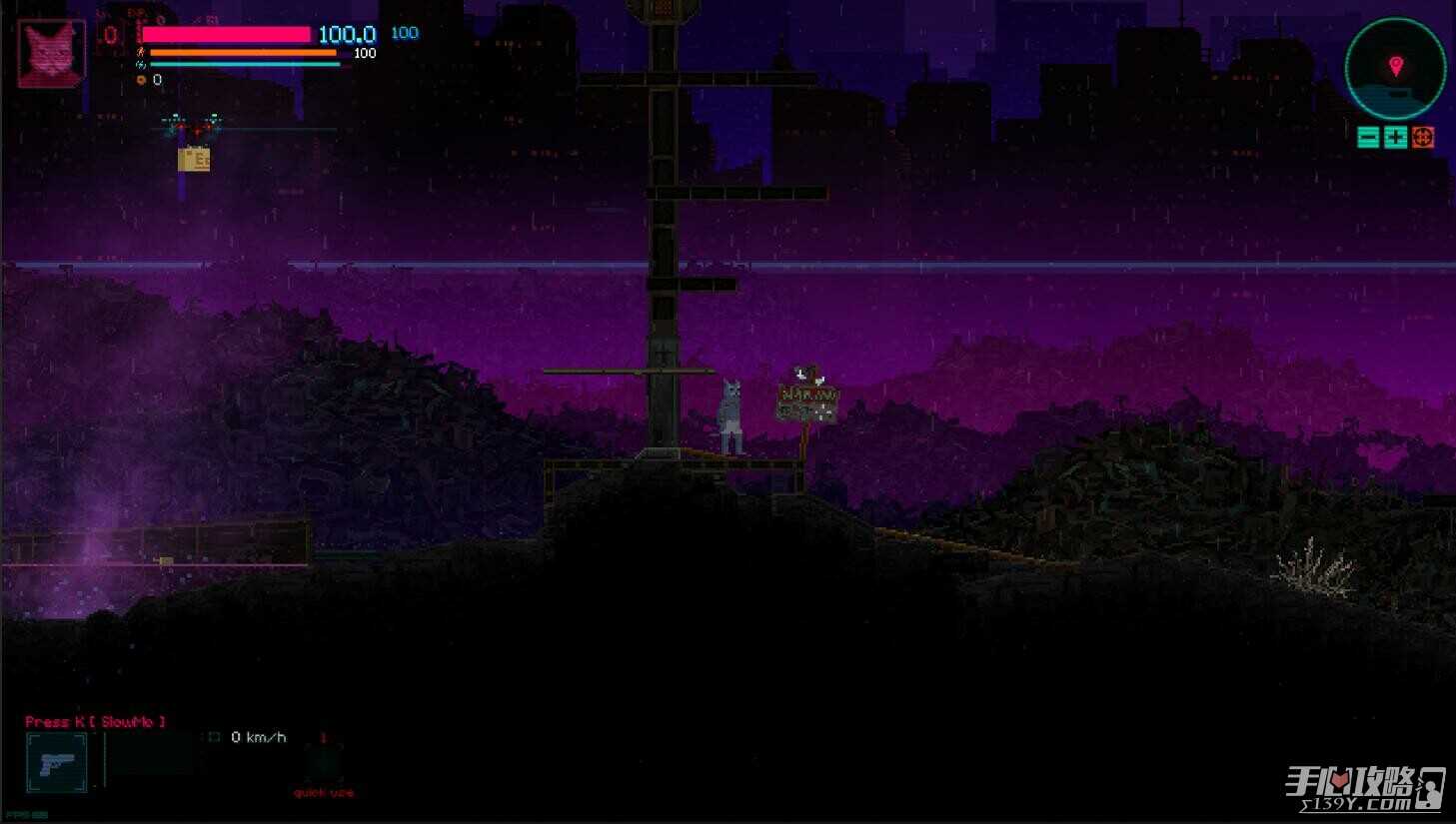The image size is (1456, 824).
Task: Select the pink location marker on minimap
Action: [x=1396, y=66]
